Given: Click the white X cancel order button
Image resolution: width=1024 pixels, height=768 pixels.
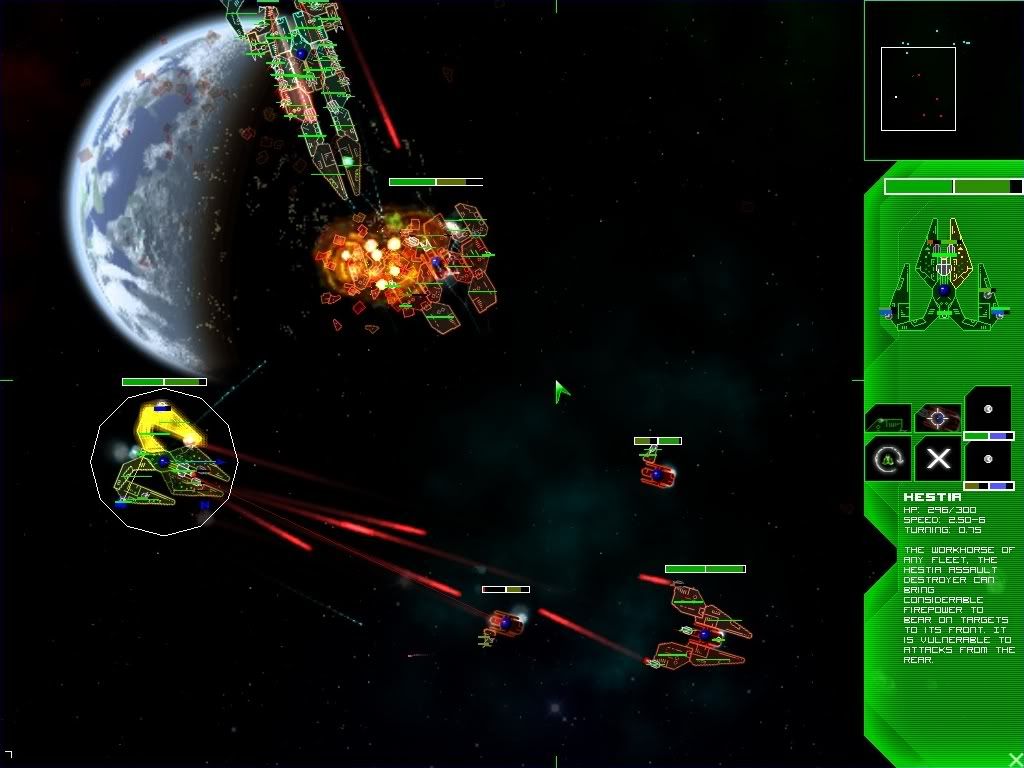Looking at the screenshot, I should pyautogui.click(x=938, y=458).
